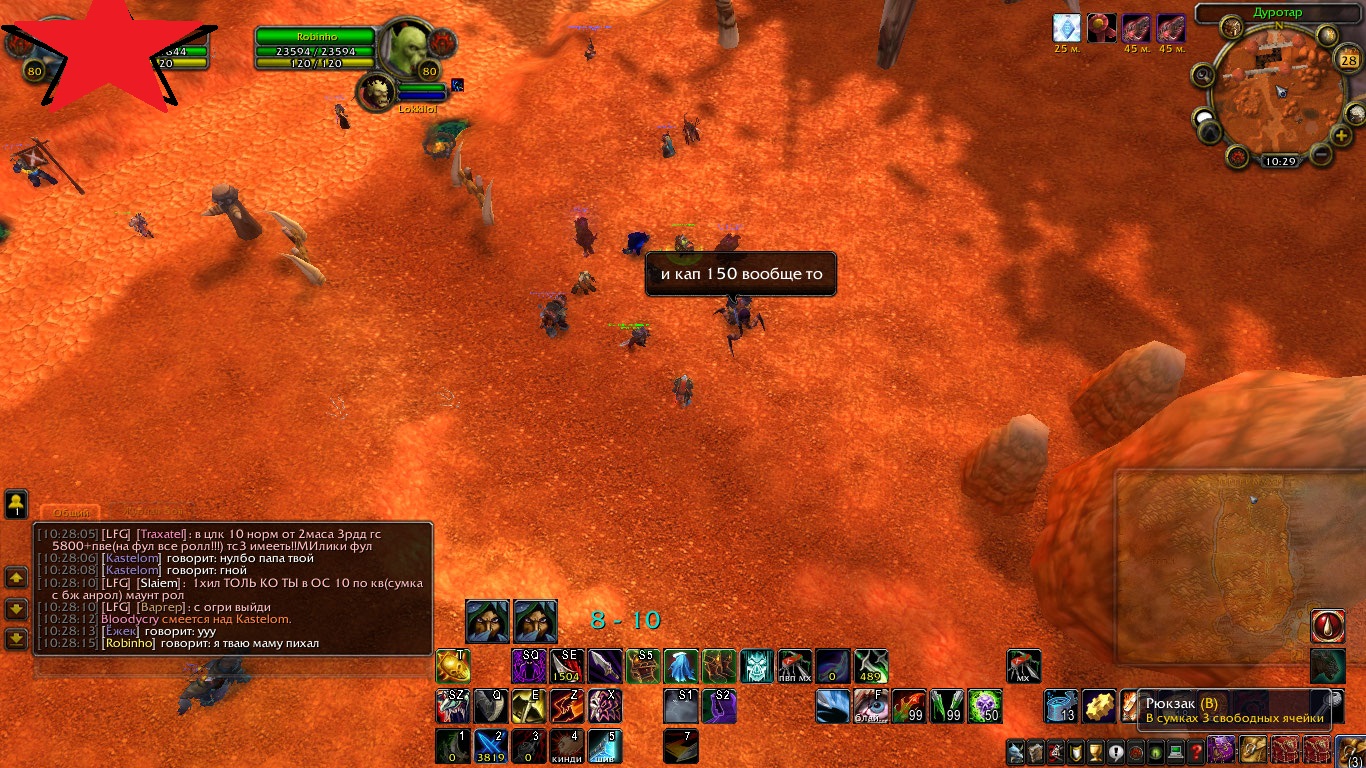Click the minimap zoom-in plus button
Screen dimensions: 1366x768
[1341, 135]
